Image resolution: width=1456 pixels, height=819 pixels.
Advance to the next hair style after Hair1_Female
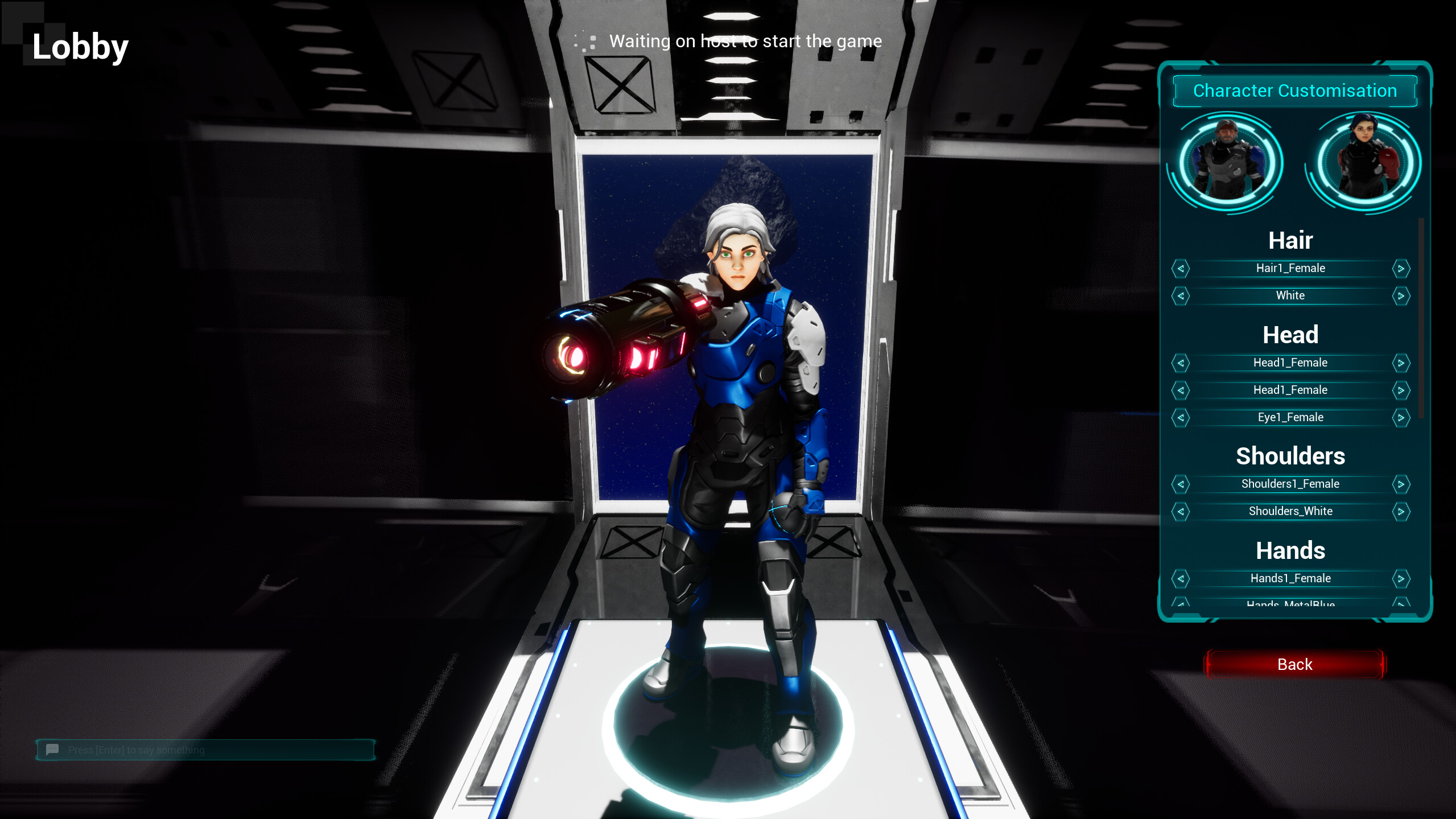(1402, 268)
